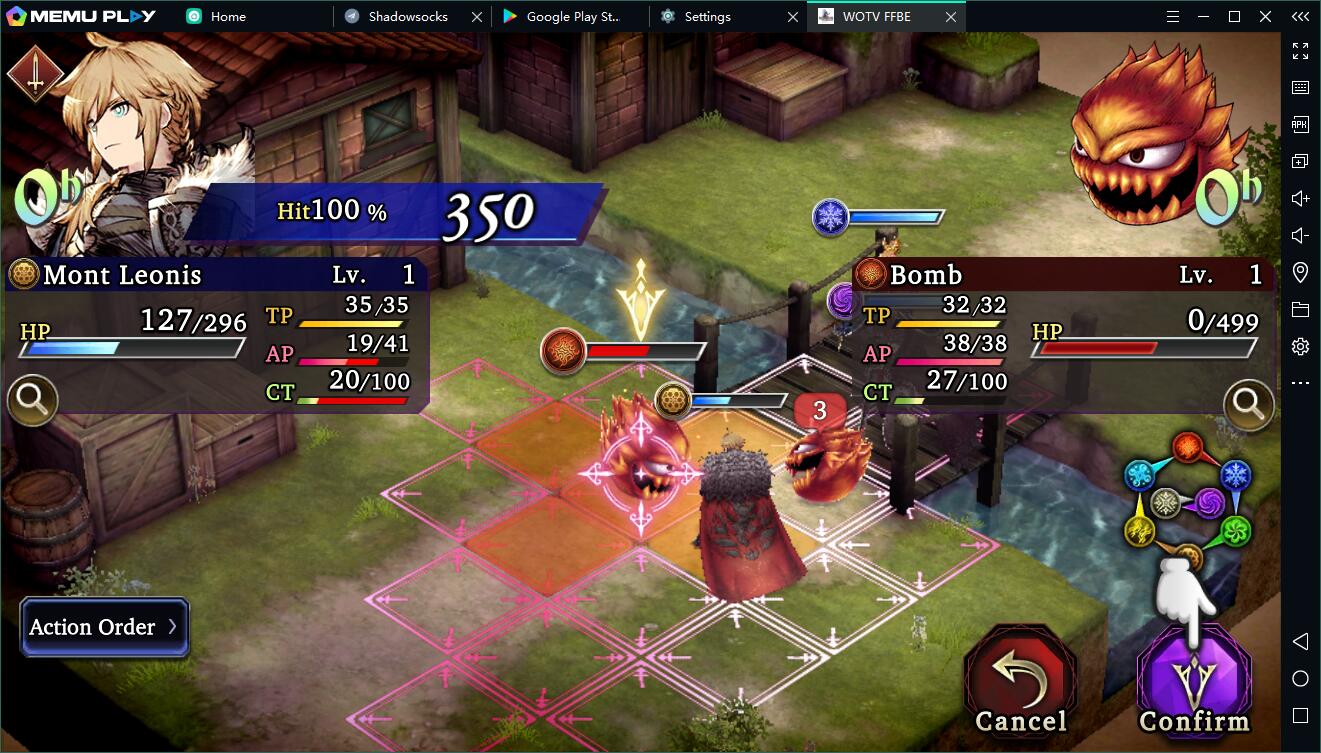
Task: Open the Action Order list
Action: coord(104,627)
